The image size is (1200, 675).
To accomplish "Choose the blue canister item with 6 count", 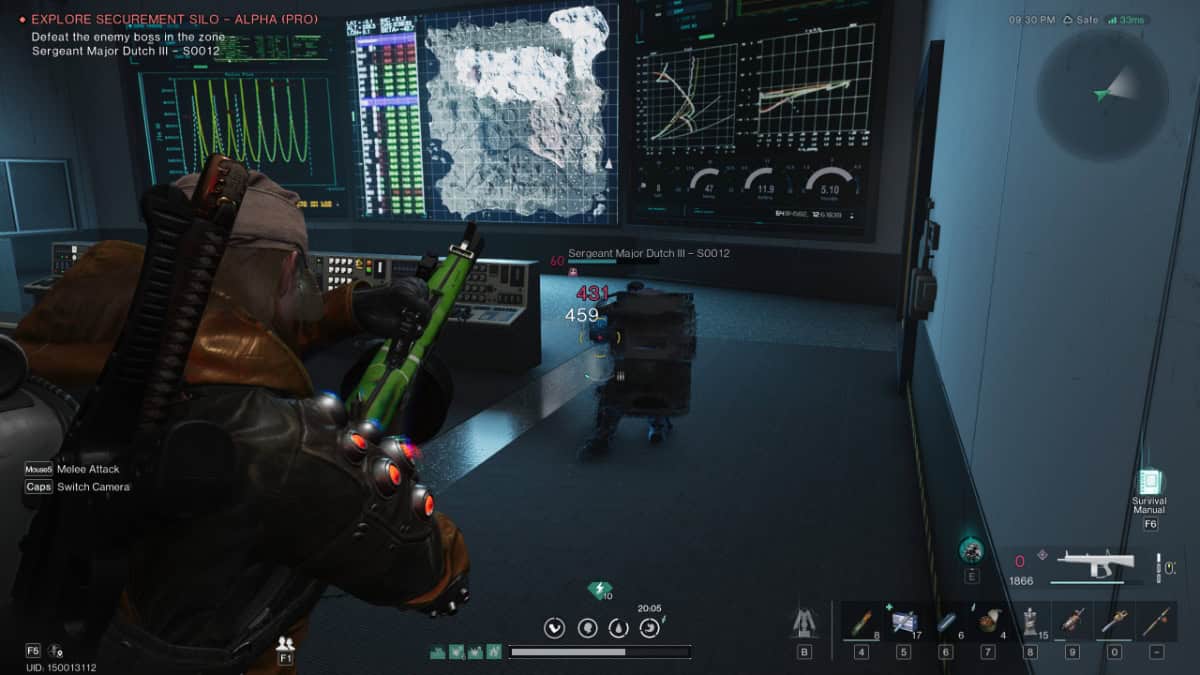I will 946,622.
